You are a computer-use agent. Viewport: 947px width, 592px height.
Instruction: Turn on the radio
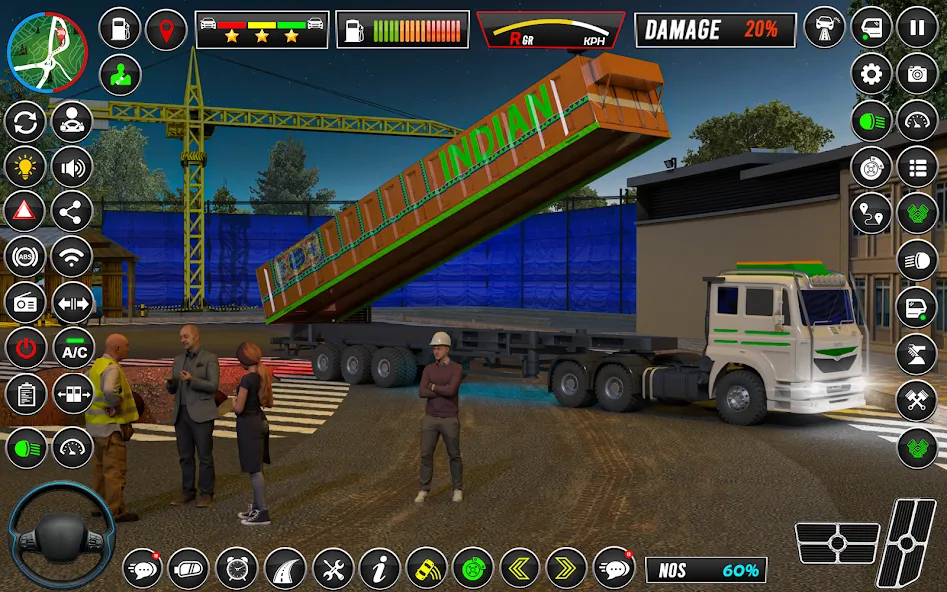tap(26, 303)
